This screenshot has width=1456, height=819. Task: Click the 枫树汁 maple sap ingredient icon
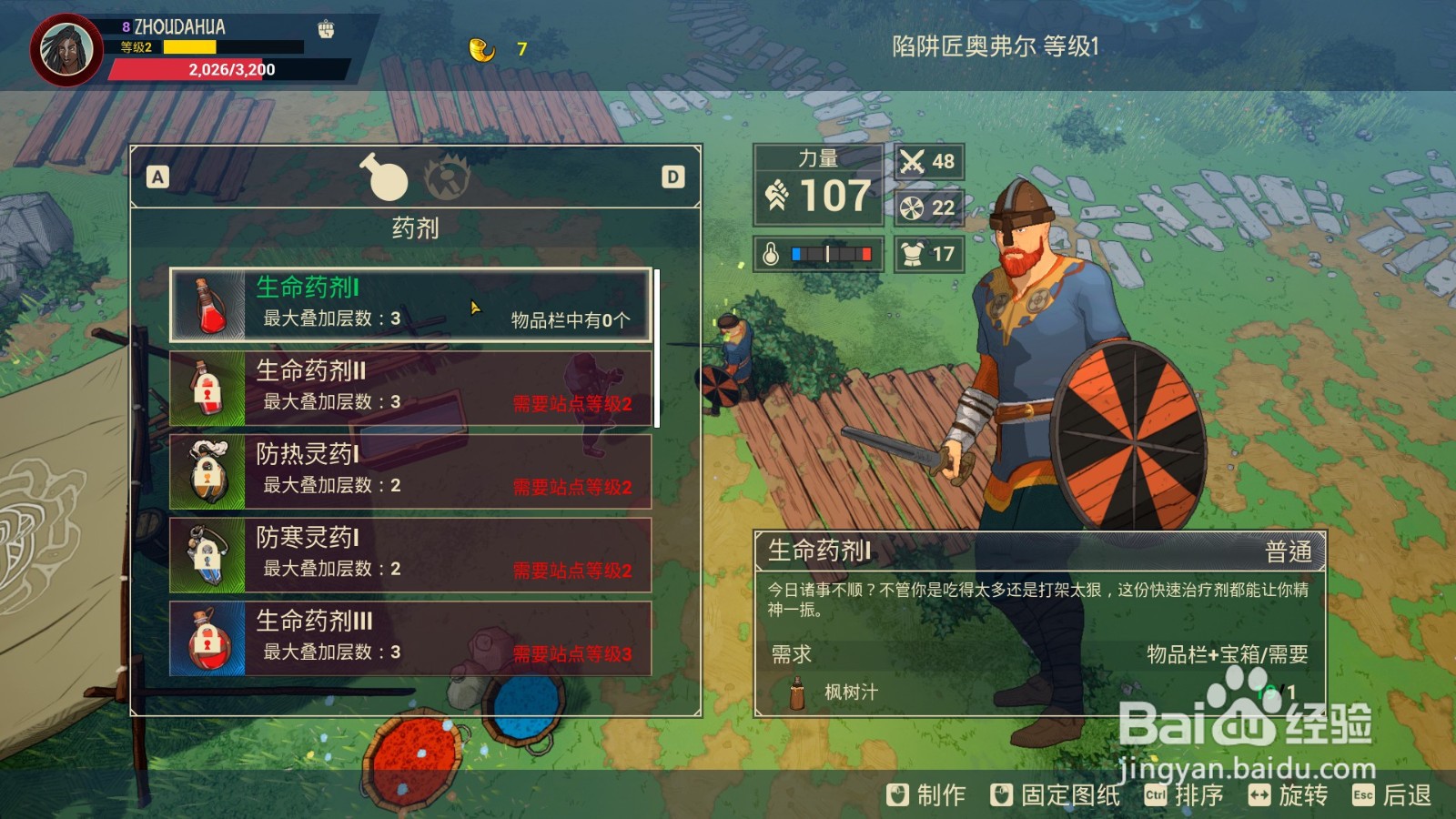[795, 694]
